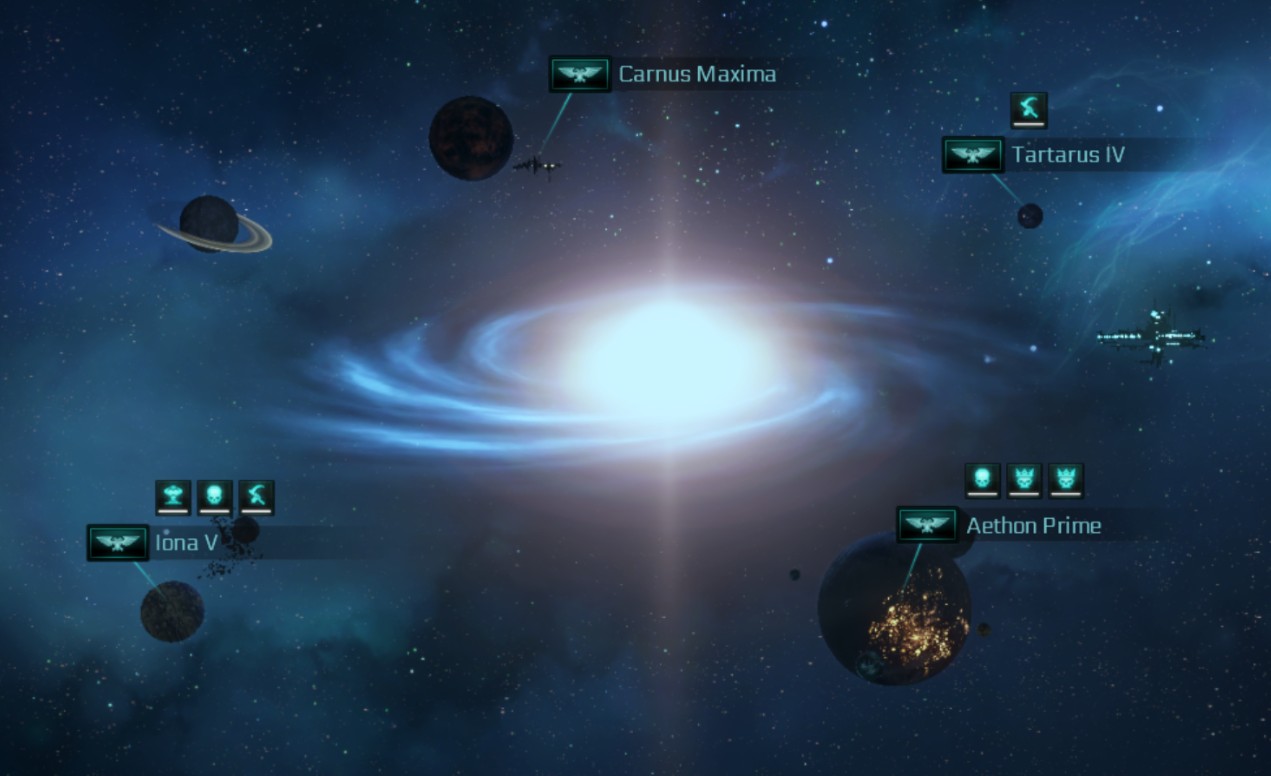Open the sickle icon above Tartarus IV
Viewport: 1271px width, 776px height.
coord(1028,108)
